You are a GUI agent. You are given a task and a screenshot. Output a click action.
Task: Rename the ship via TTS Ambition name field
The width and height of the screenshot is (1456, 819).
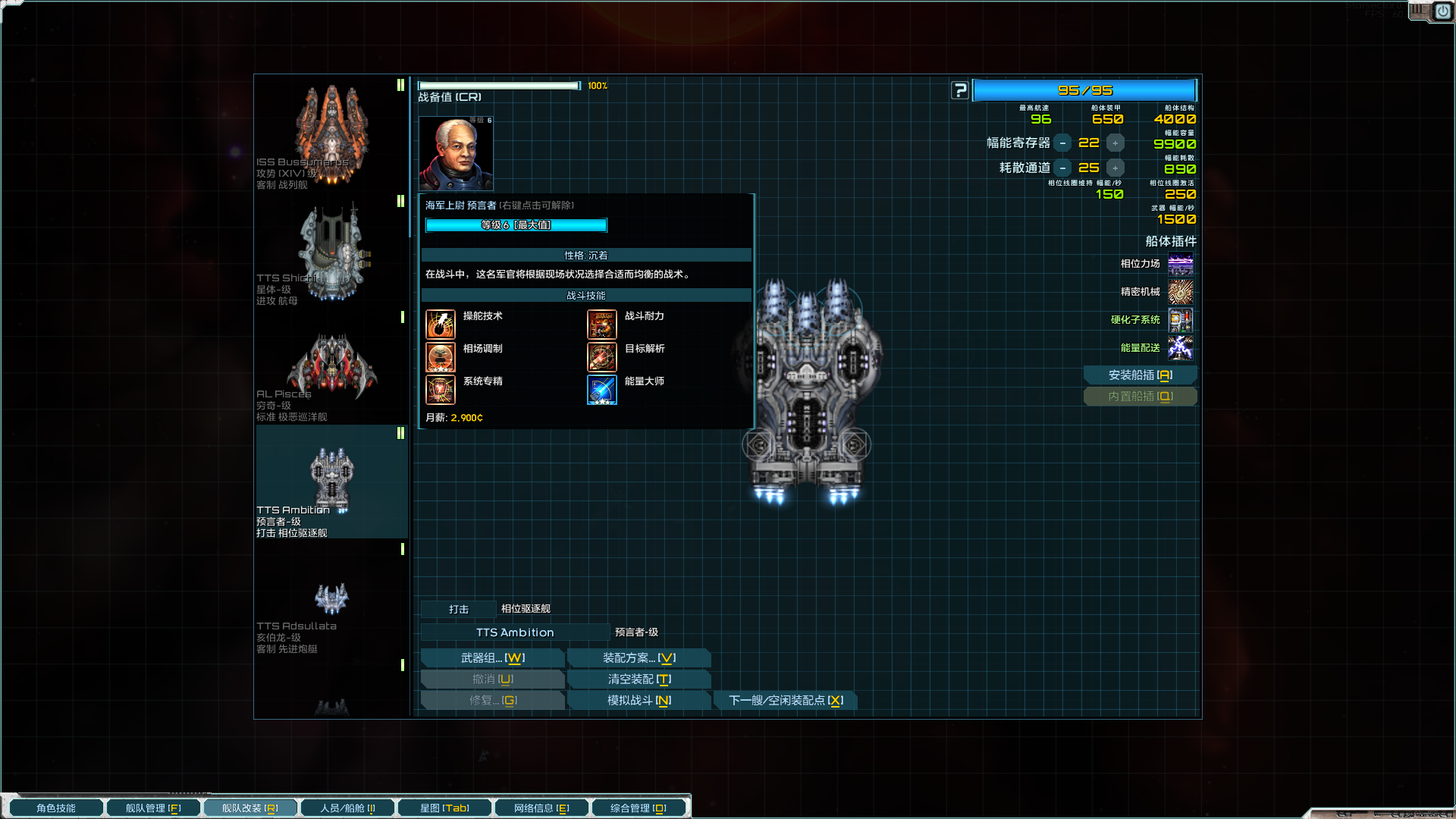[515, 632]
